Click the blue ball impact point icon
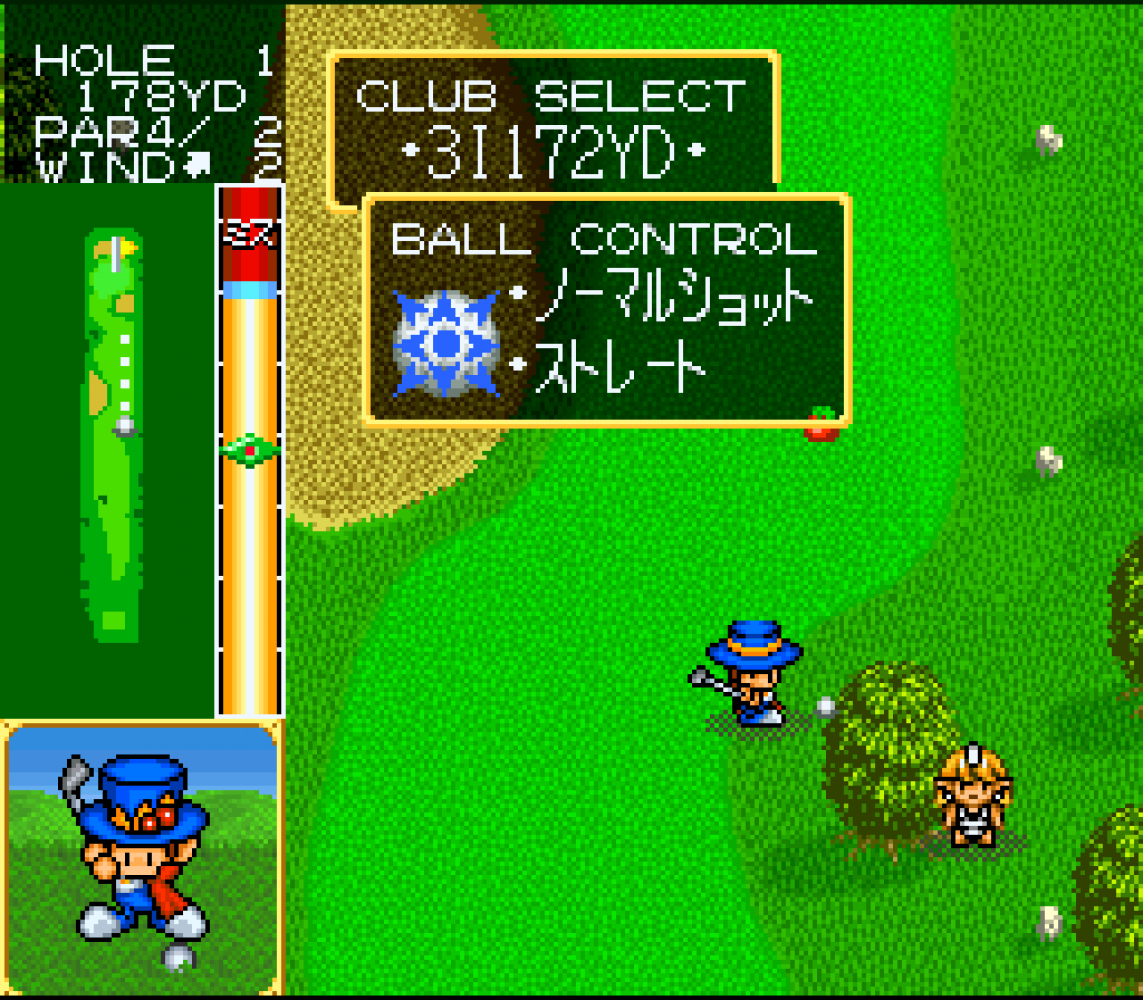 pyautogui.click(x=445, y=343)
